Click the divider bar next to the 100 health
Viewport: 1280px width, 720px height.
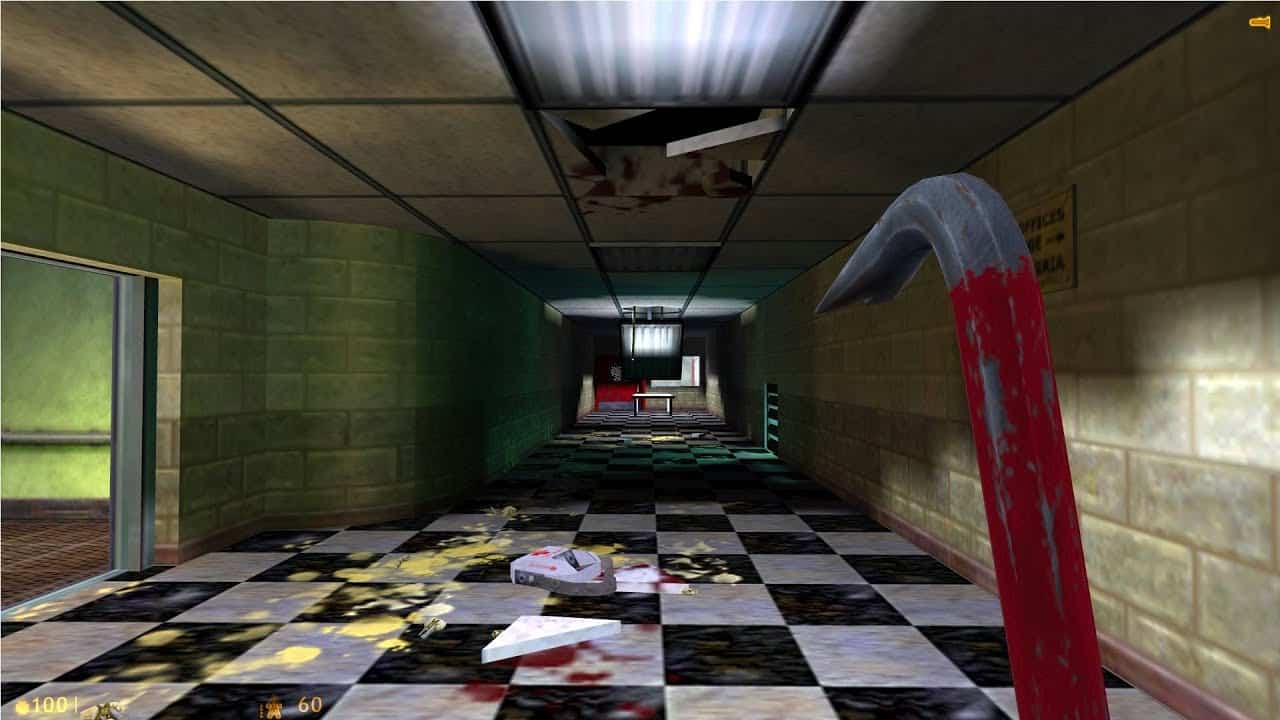[77, 704]
